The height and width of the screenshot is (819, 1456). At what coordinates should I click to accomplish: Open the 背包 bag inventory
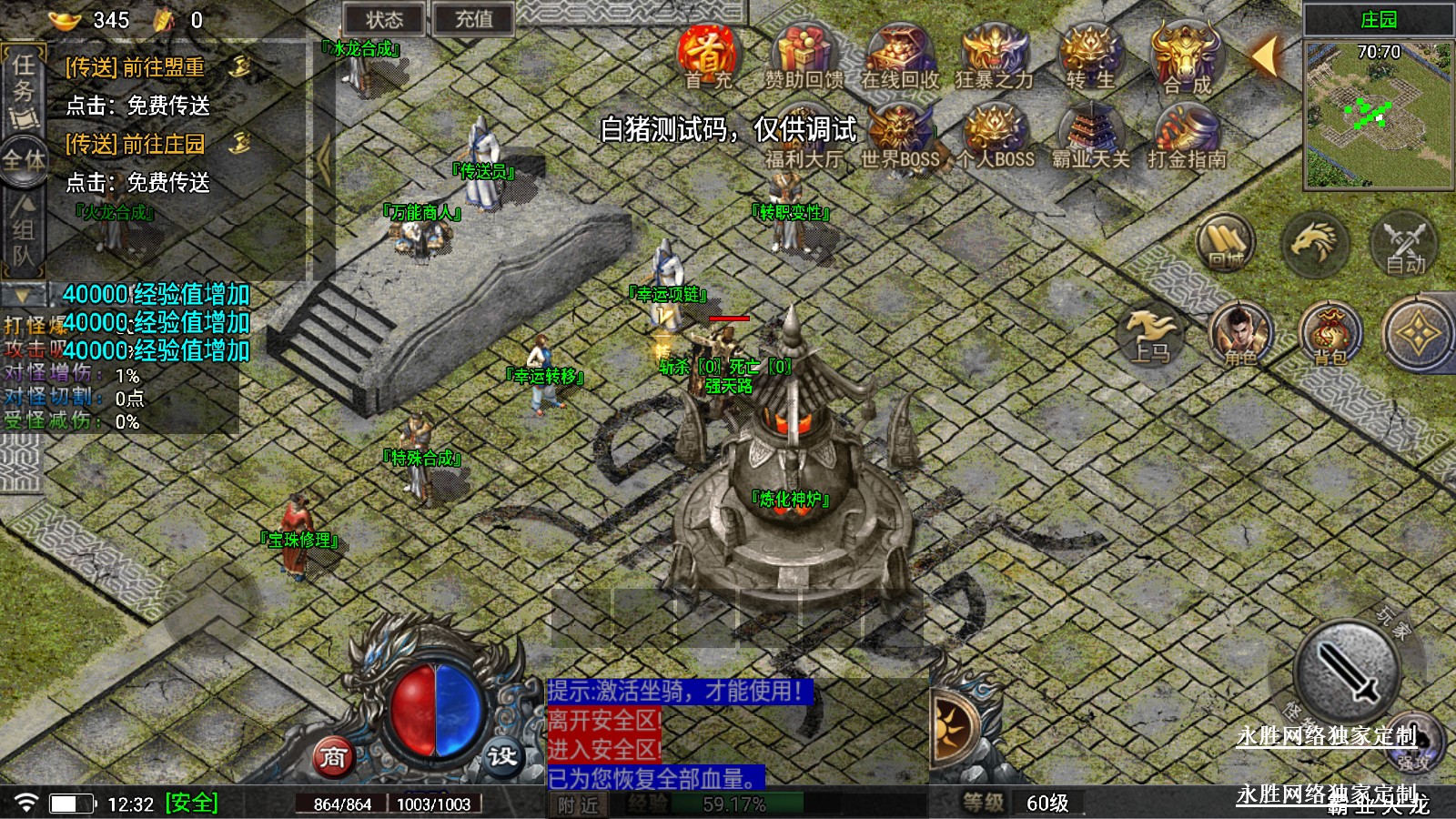coord(1330,334)
